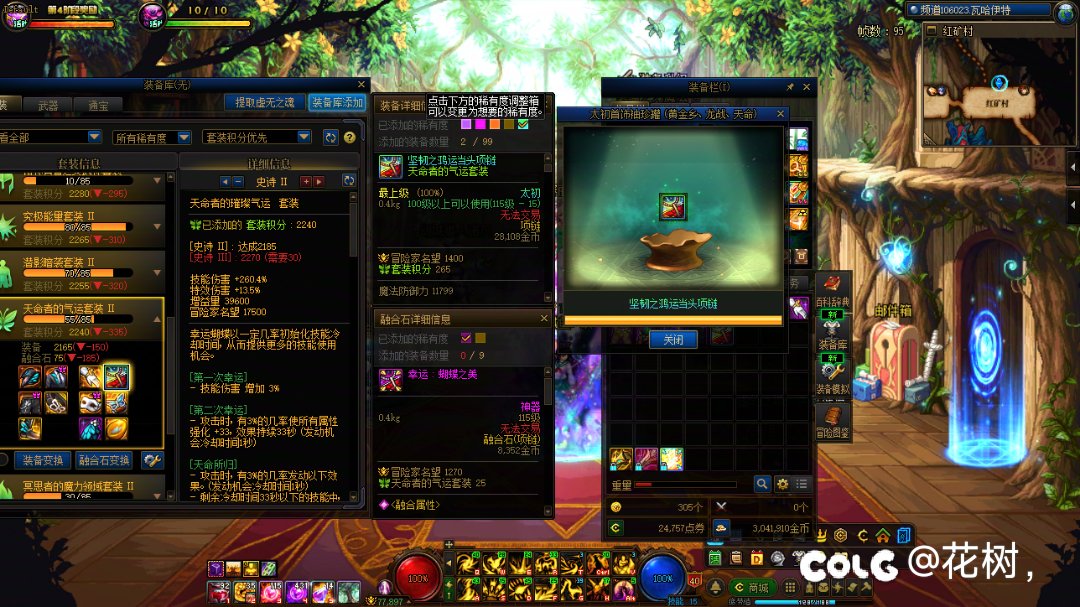Click the 装备库添加 button
The height and width of the screenshot is (607, 1080).
[x=337, y=102]
